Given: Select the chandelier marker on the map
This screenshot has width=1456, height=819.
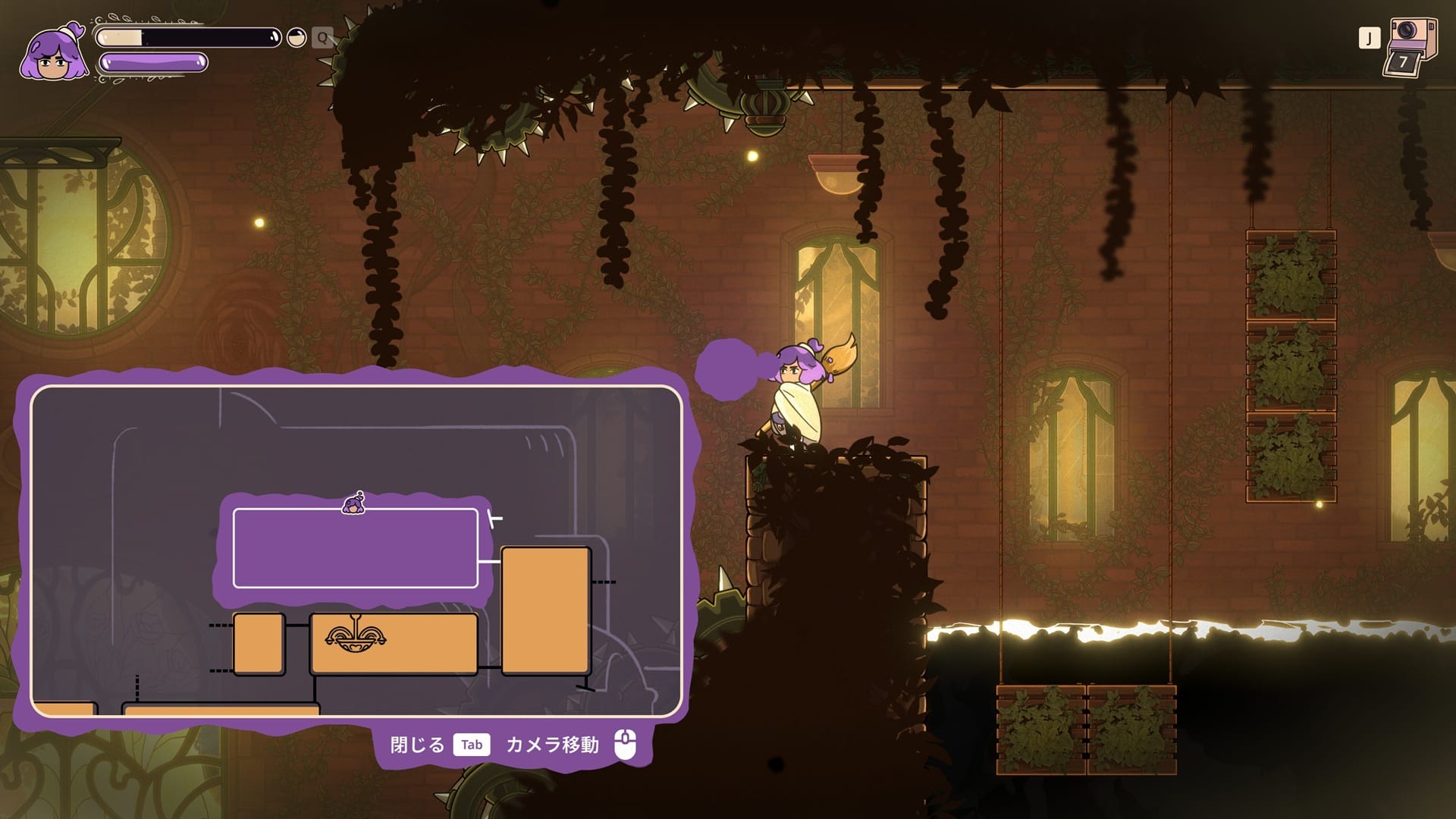Looking at the screenshot, I should [355, 635].
